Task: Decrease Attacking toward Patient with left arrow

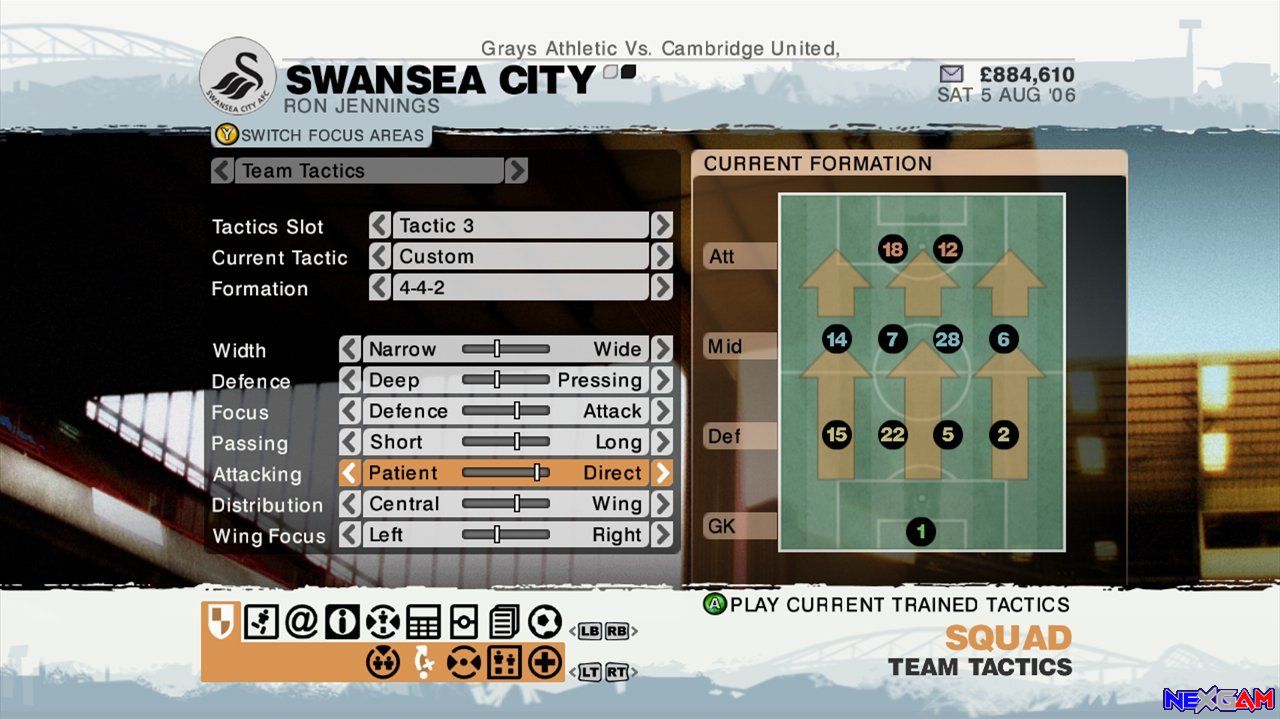Action: point(349,473)
